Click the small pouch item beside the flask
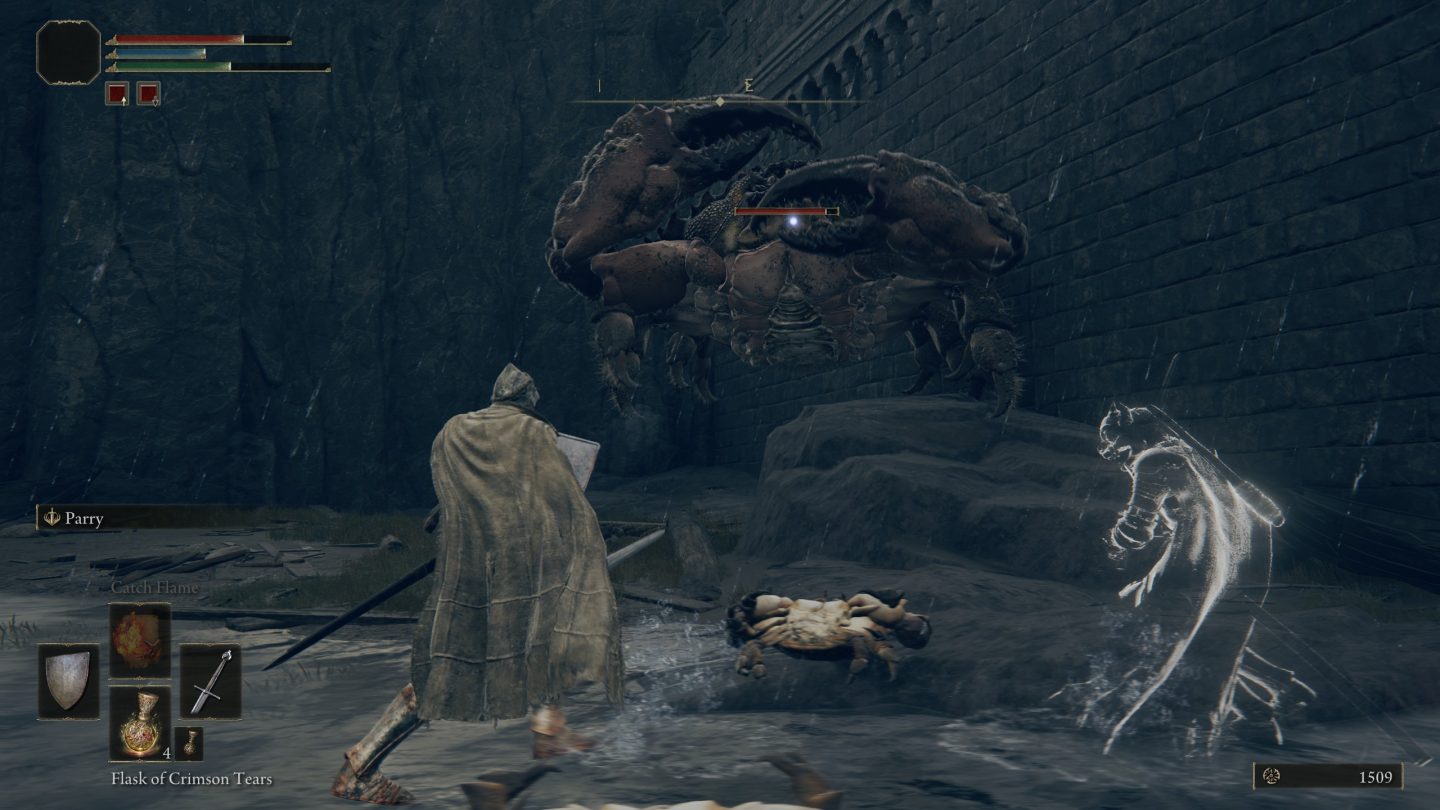This screenshot has height=810, width=1440. [189, 743]
